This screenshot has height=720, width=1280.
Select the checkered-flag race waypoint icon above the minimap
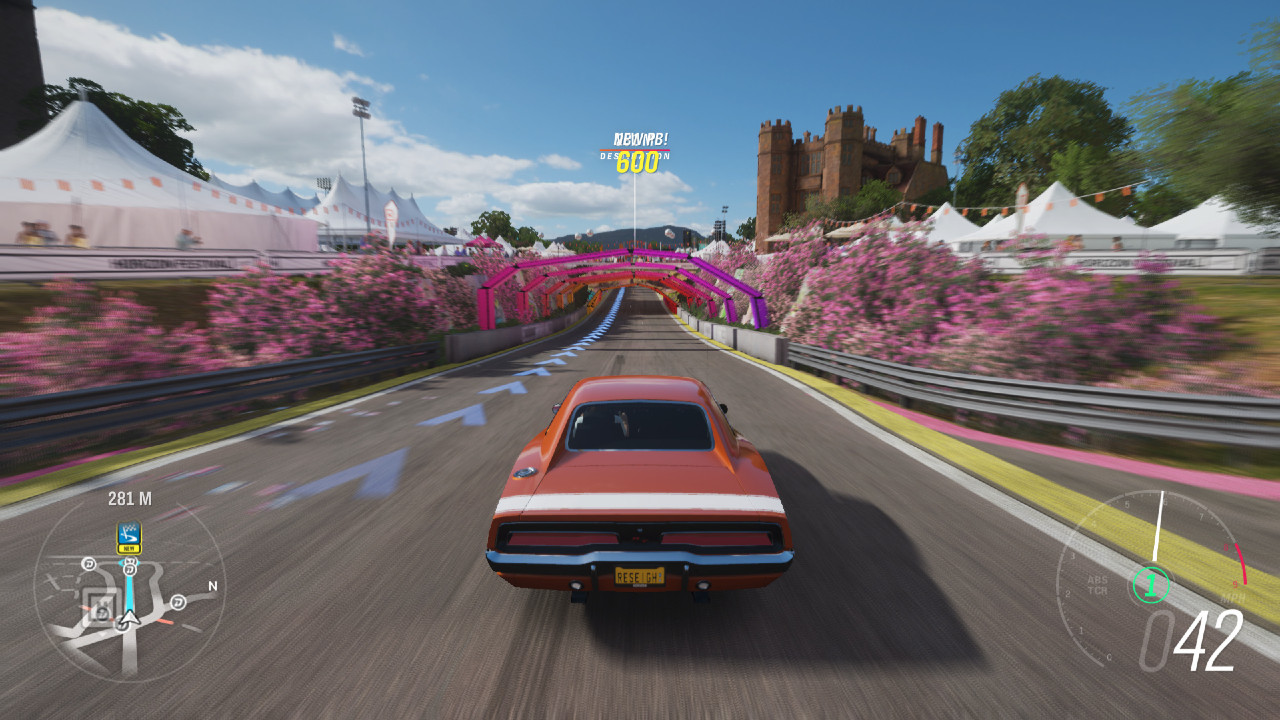pos(129,535)
